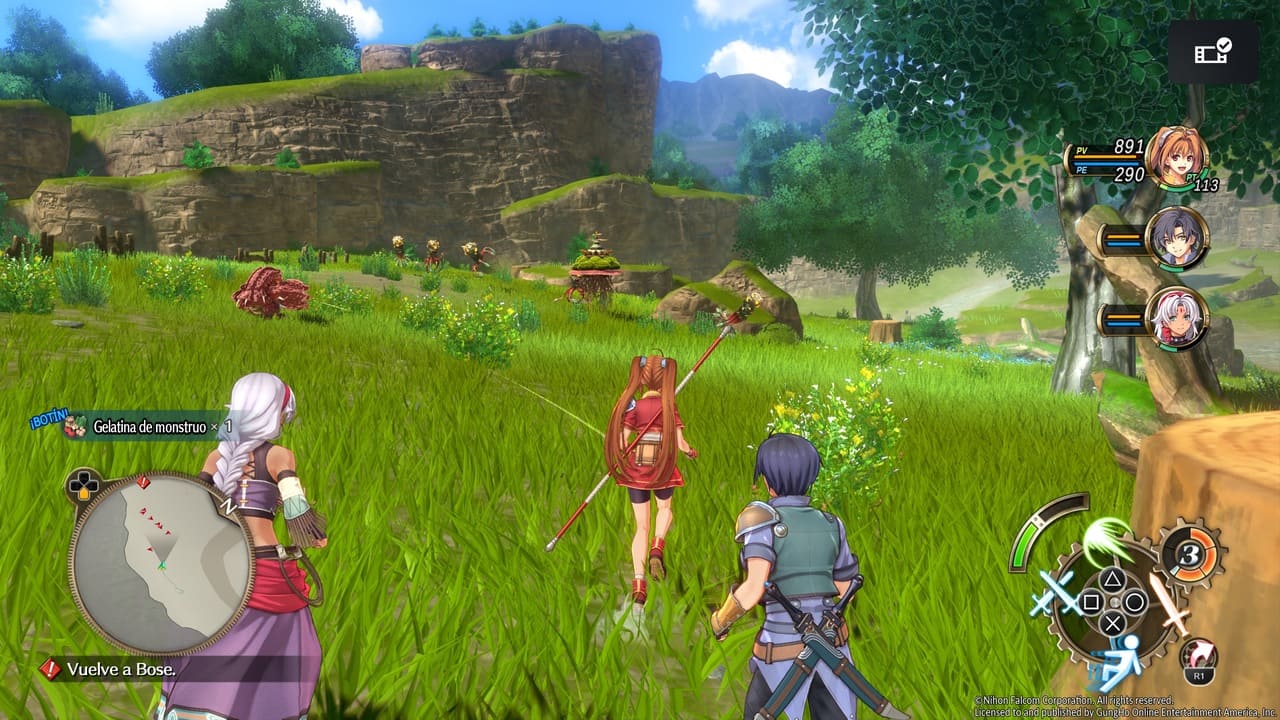Select Estelle's orange-haired party portrait
Viewport: 1280px width, 720px height.
[1176, 157]
